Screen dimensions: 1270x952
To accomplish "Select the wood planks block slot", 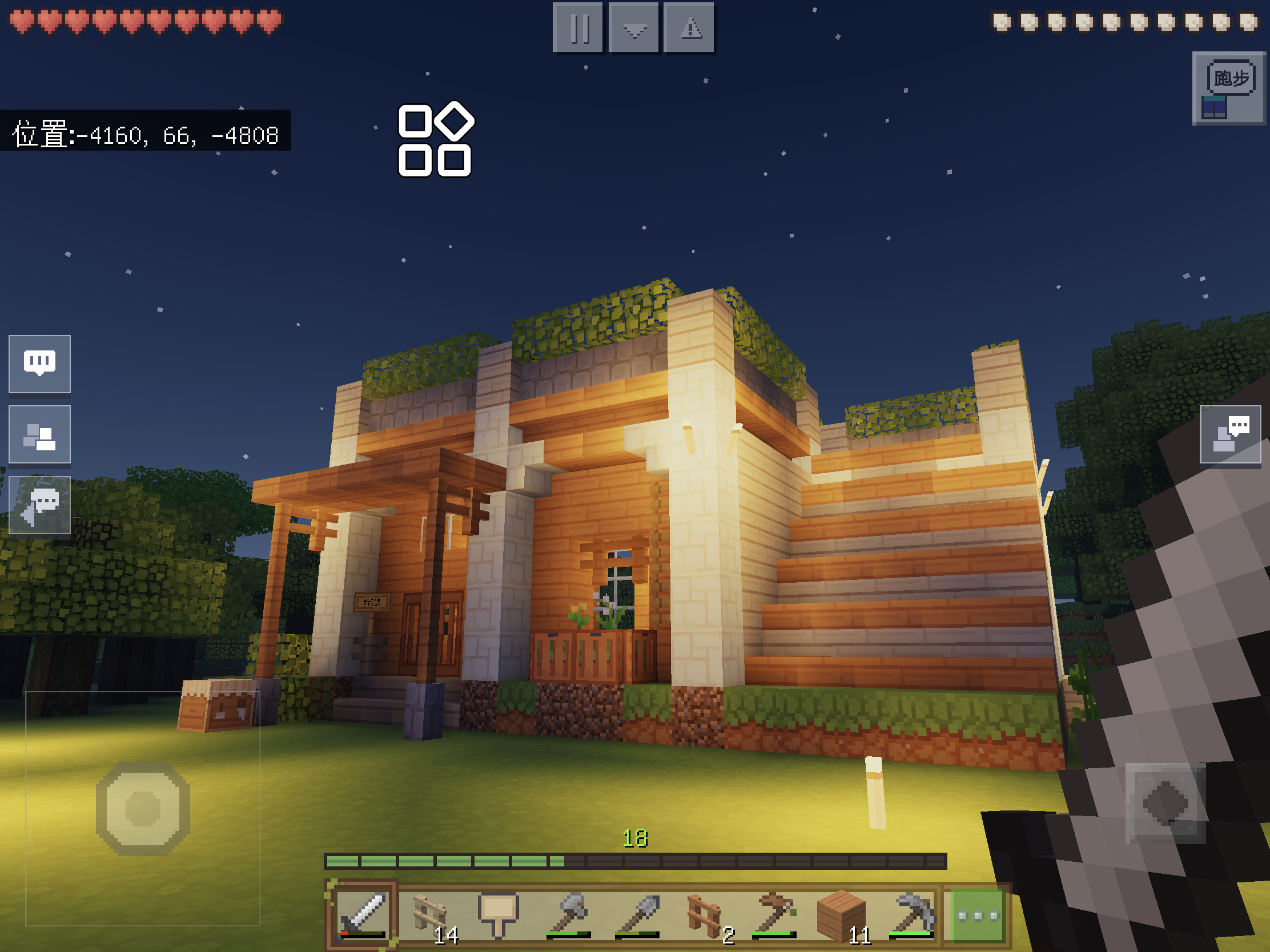I will tap(842, 915).
